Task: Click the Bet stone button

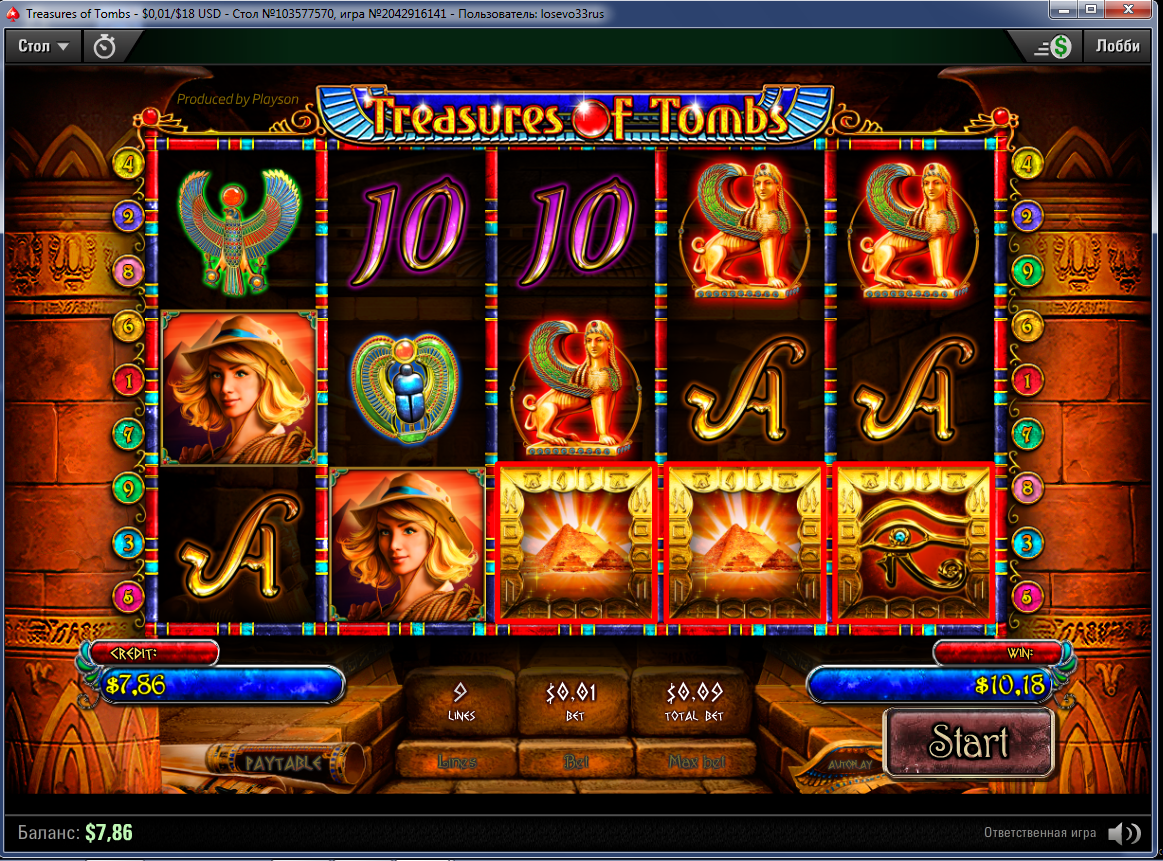Action: click(x=576, y=762)
